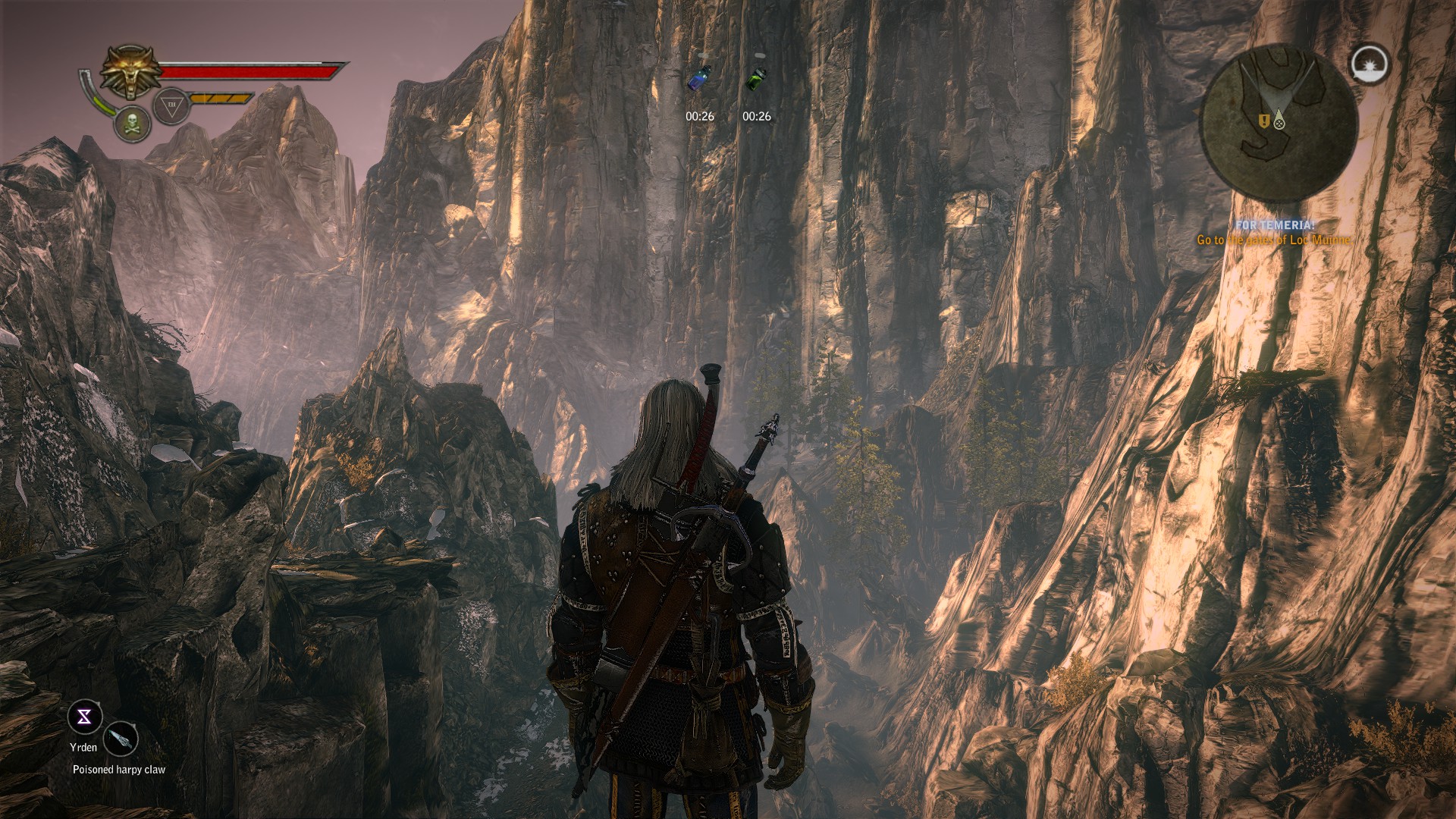Select the For Temeria quest tracker

(x=1274, y=233)
